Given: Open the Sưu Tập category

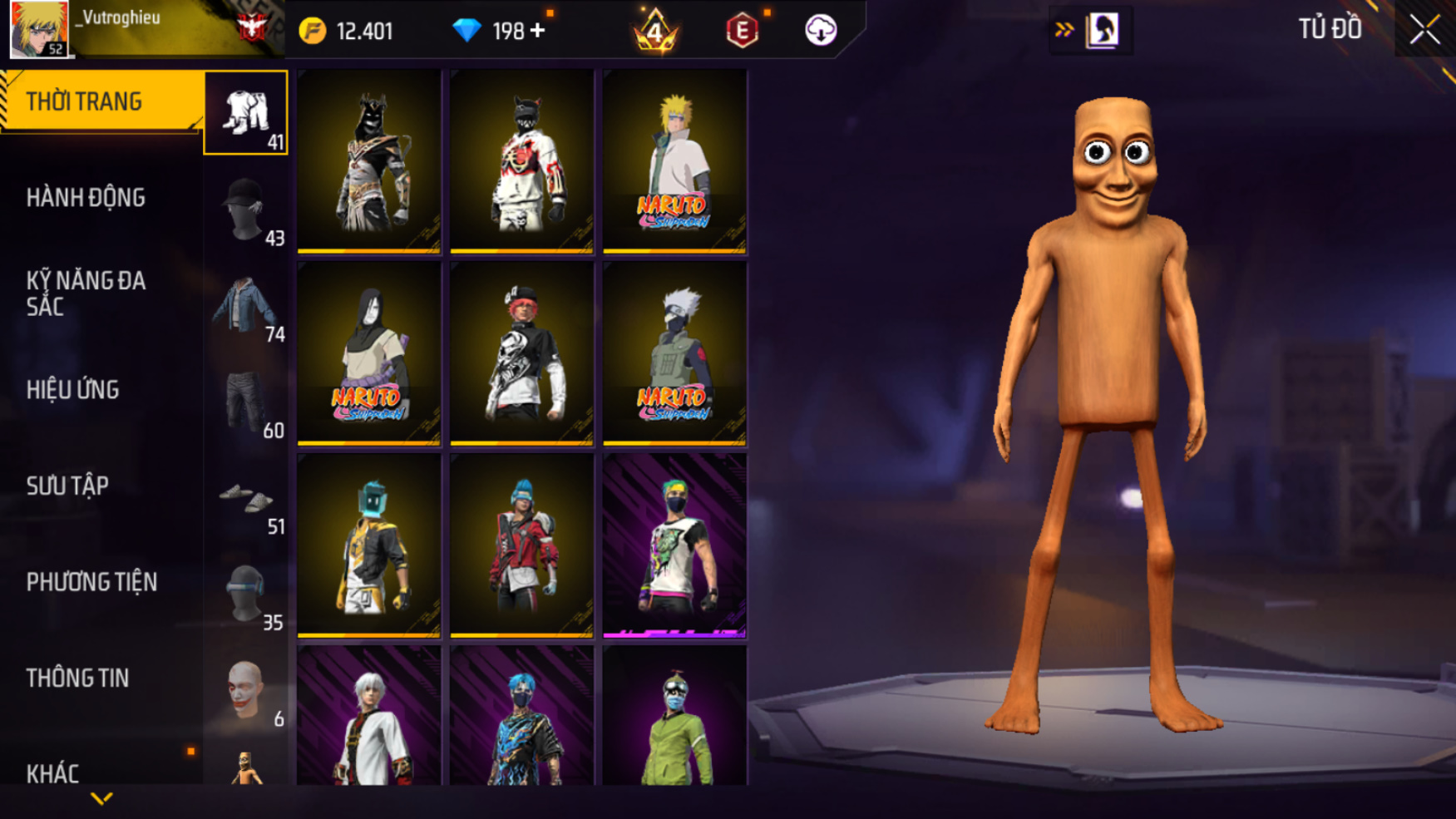Looking at the screenshot, I should tap(67, 486).
